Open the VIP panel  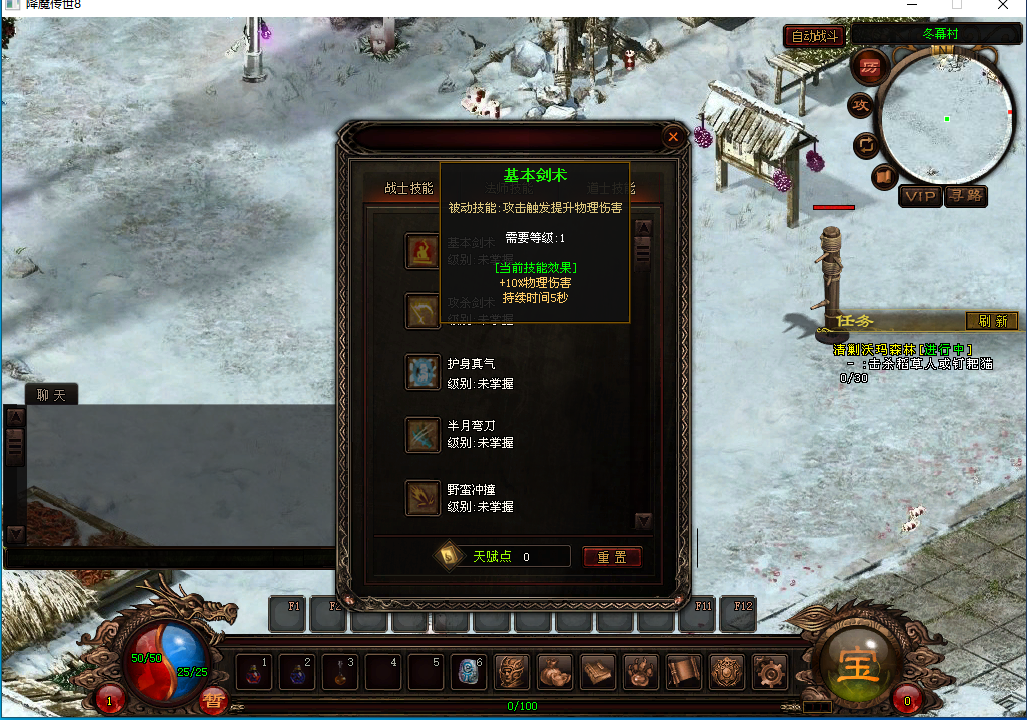coord(919,196)
